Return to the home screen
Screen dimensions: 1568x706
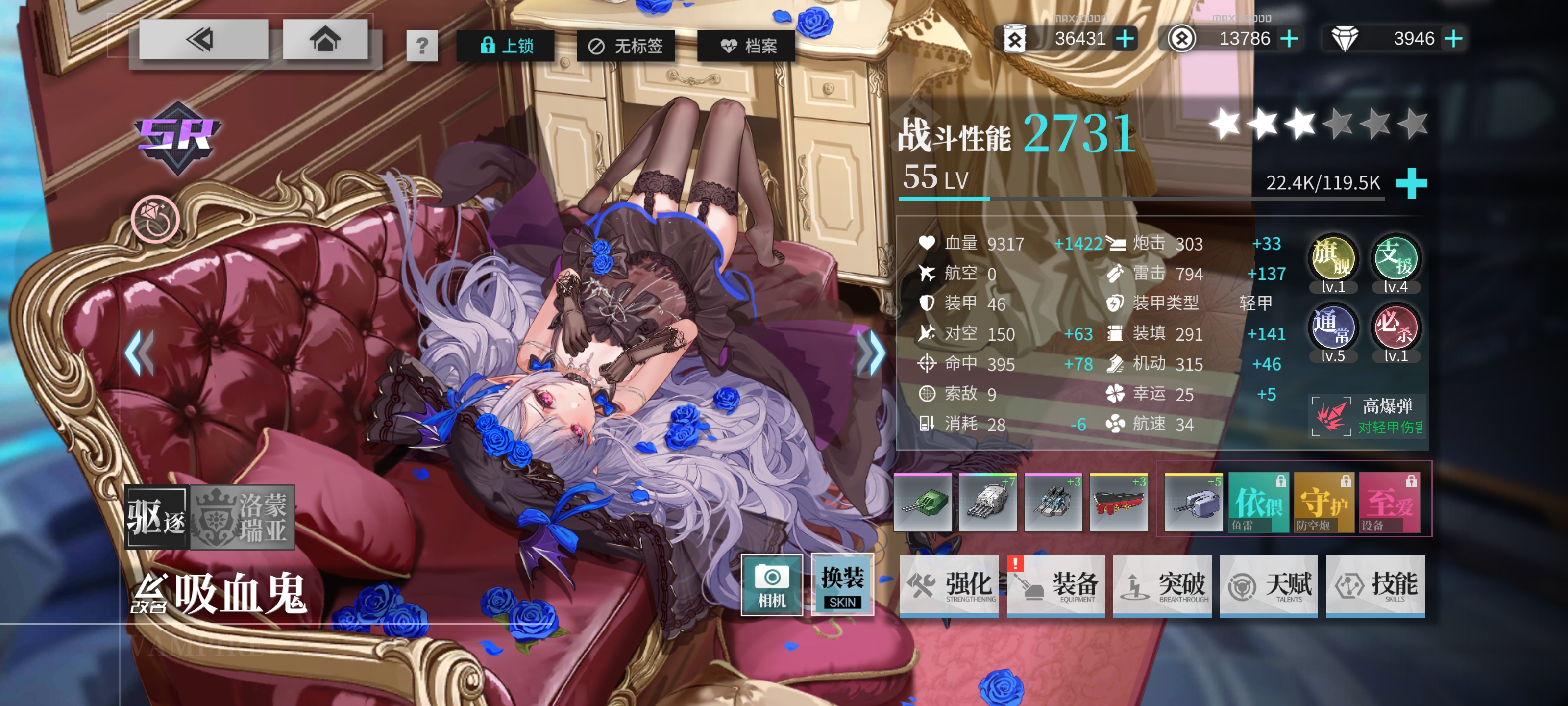coord(325,40)
